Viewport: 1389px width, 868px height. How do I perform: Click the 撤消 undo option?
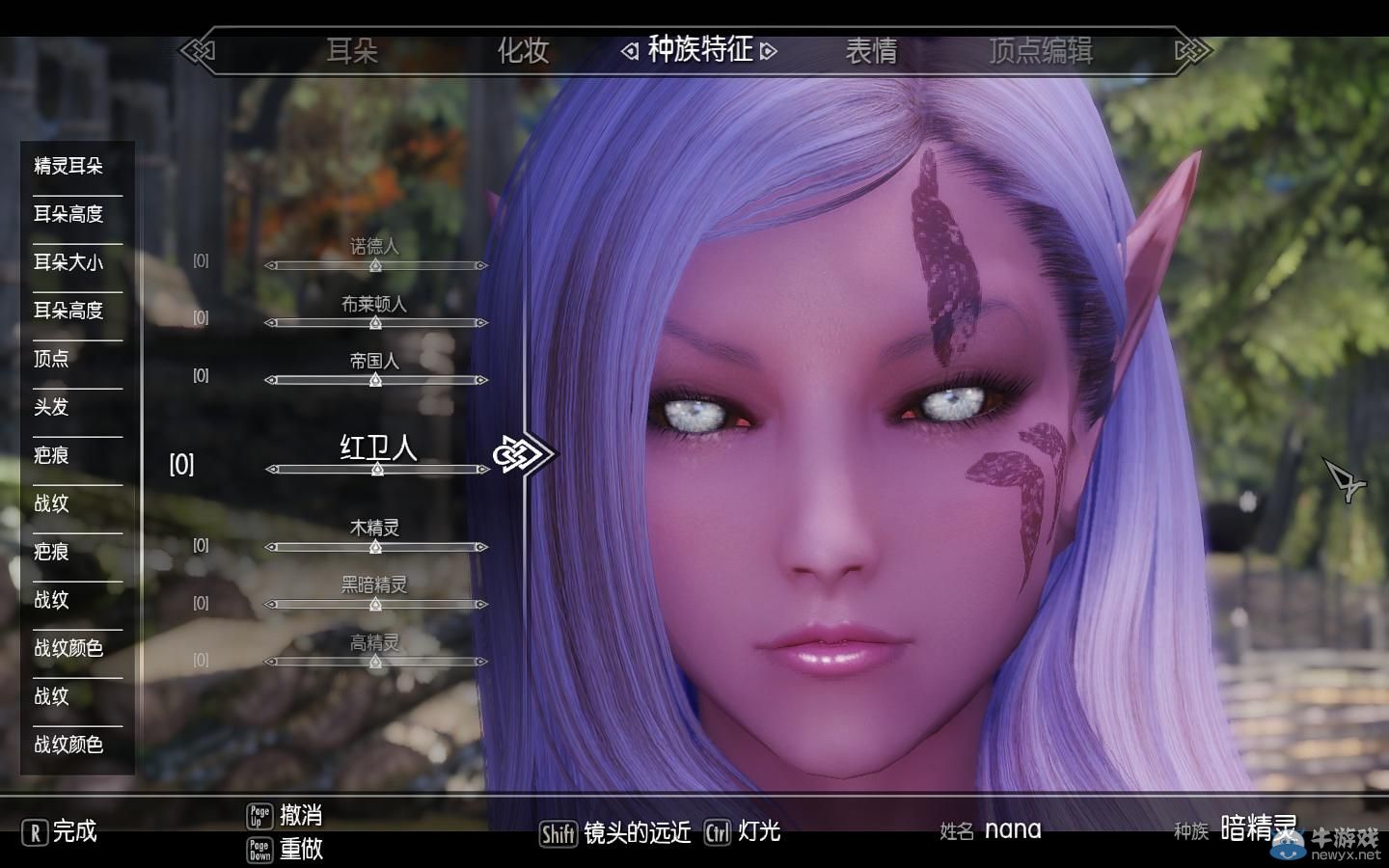coord(301,815)
